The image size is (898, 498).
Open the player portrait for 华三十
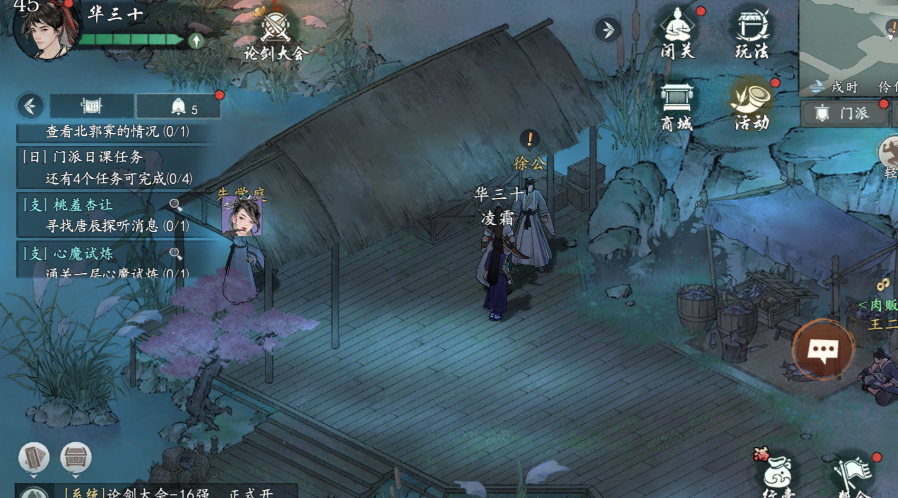click(47, 26)
